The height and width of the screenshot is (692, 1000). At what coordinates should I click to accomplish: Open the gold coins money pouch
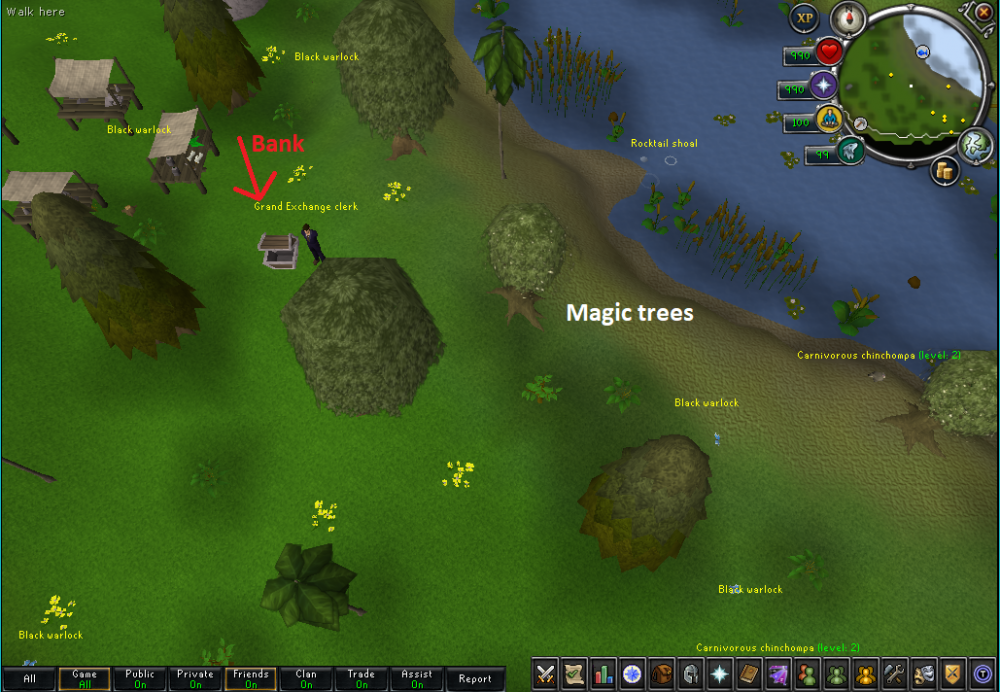point(943,171)
